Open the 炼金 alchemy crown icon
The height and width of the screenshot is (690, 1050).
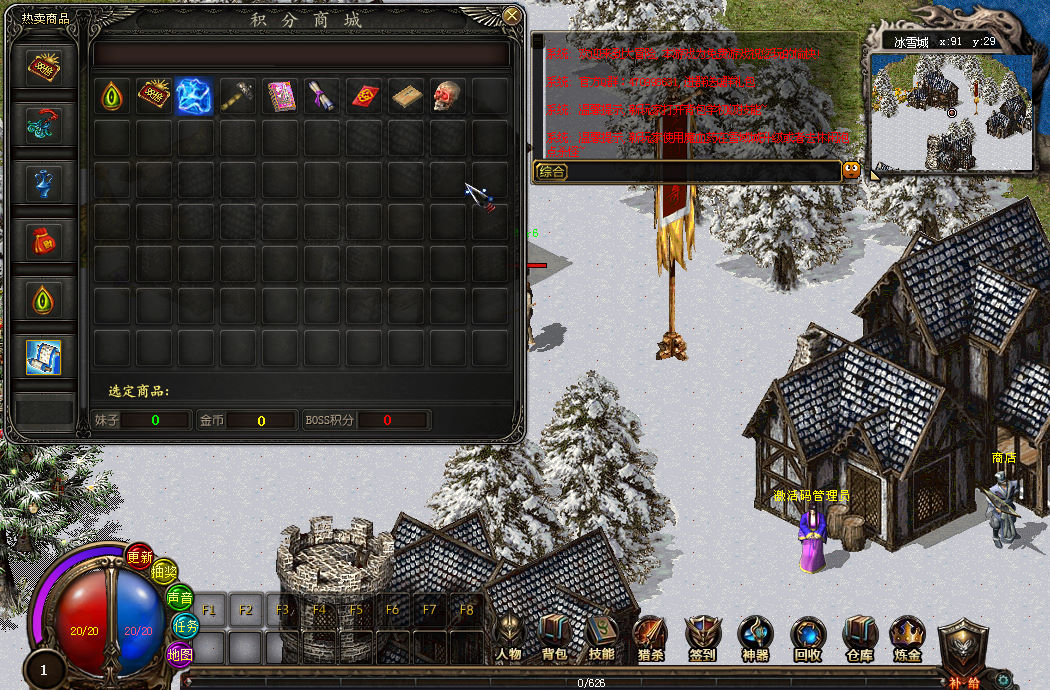[907, 637]
